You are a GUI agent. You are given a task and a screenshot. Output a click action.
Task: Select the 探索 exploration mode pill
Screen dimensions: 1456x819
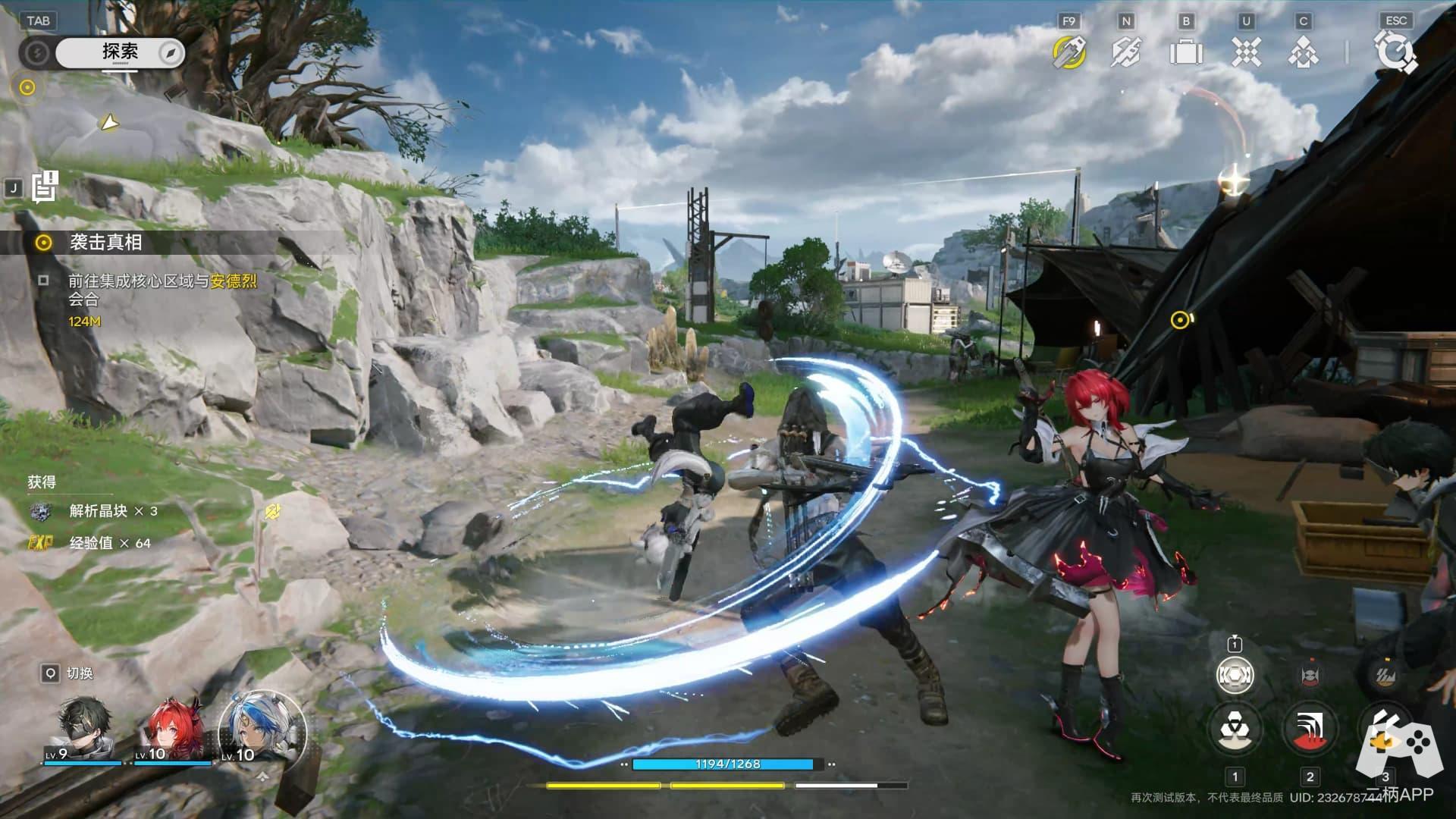(120, 52)
